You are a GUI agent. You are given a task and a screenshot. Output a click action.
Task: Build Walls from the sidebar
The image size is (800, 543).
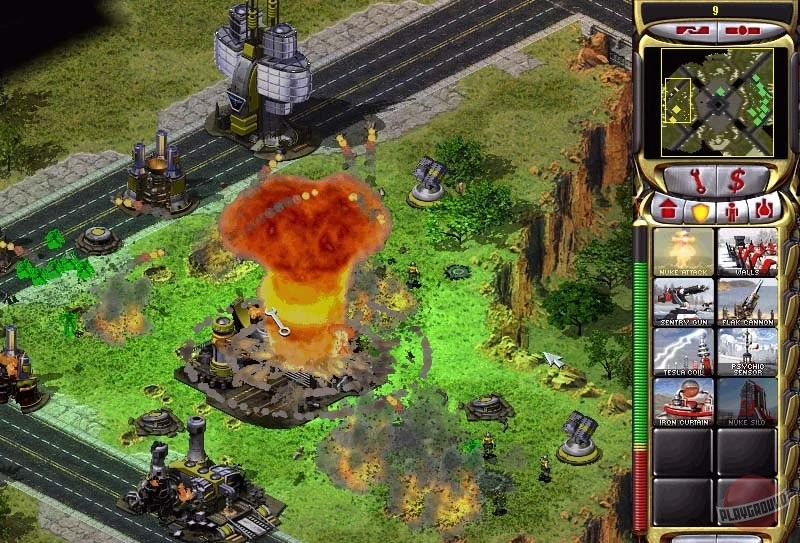pos(746,250)
